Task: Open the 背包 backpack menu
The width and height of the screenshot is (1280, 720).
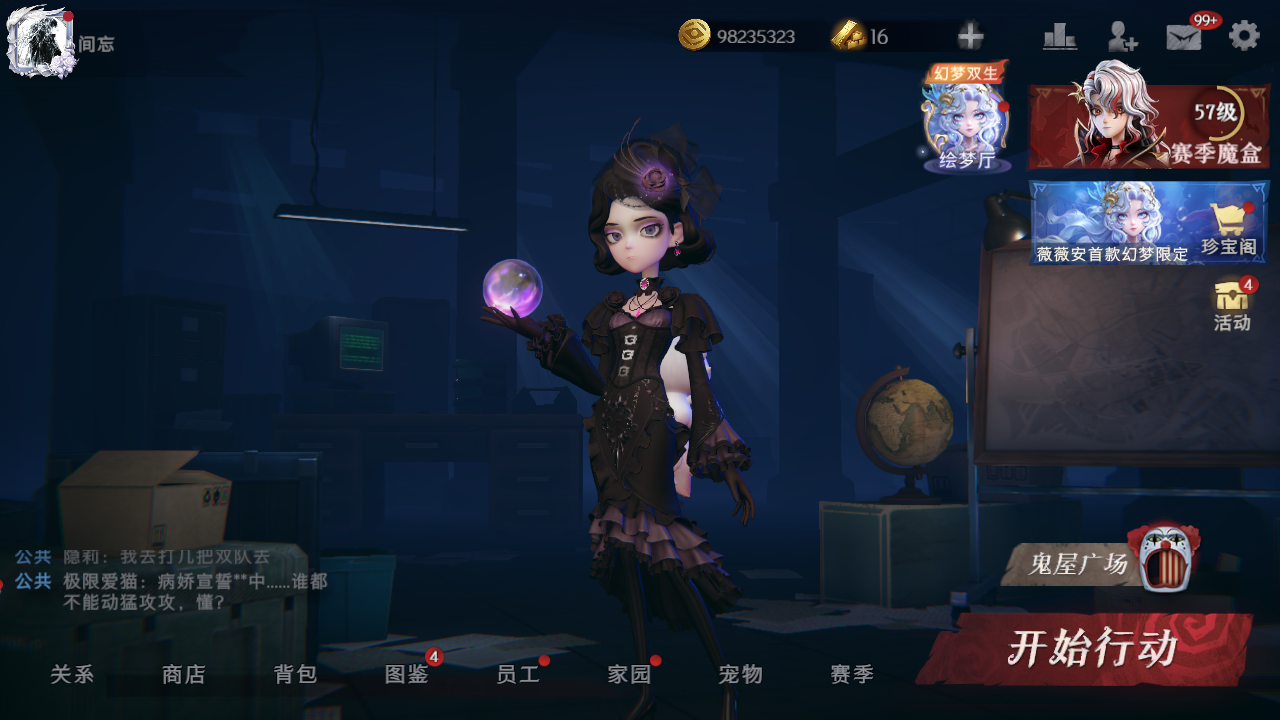Action: [x=296, y=675]
